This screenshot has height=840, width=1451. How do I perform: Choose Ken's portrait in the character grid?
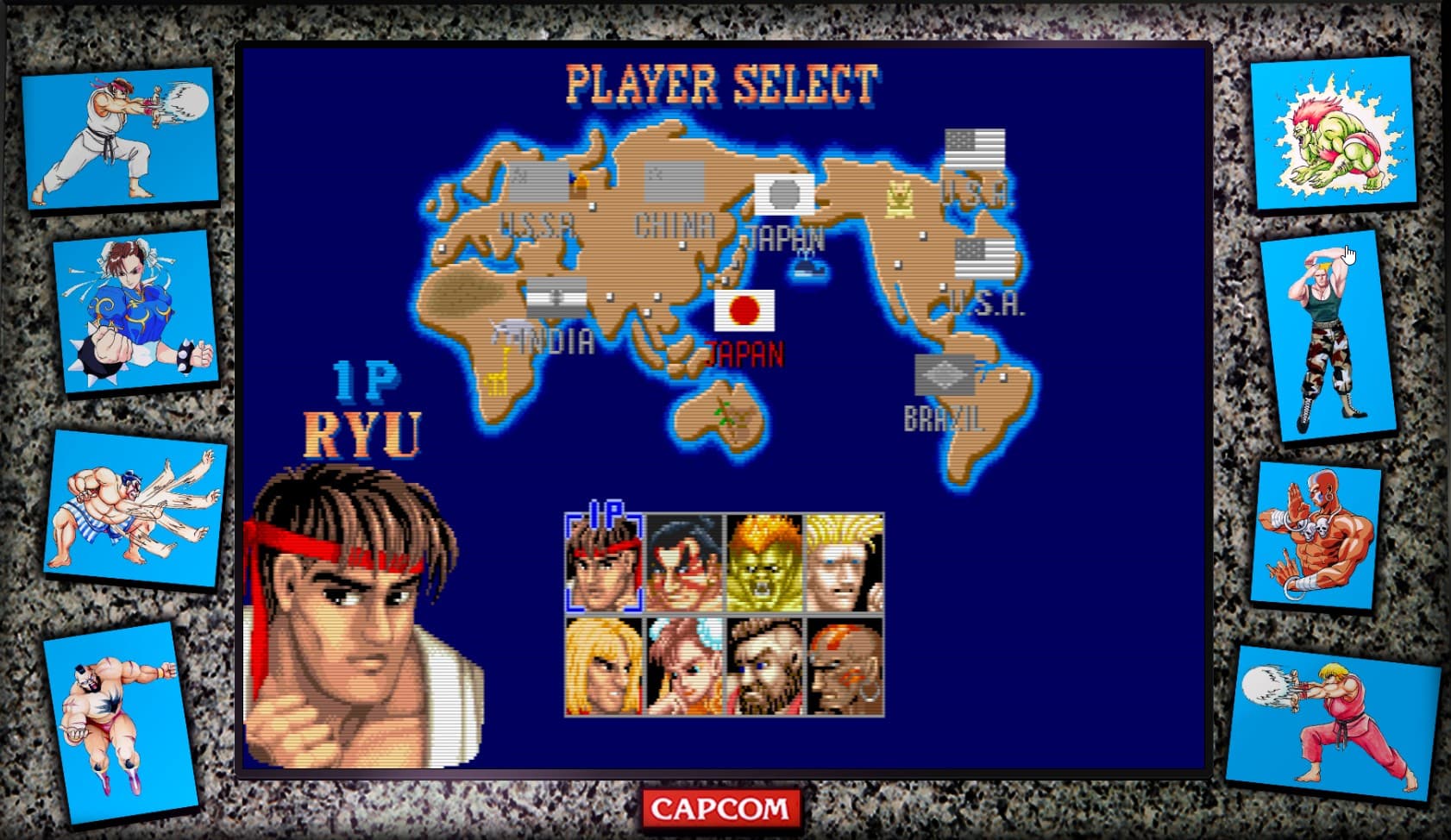tap(604, 666)
